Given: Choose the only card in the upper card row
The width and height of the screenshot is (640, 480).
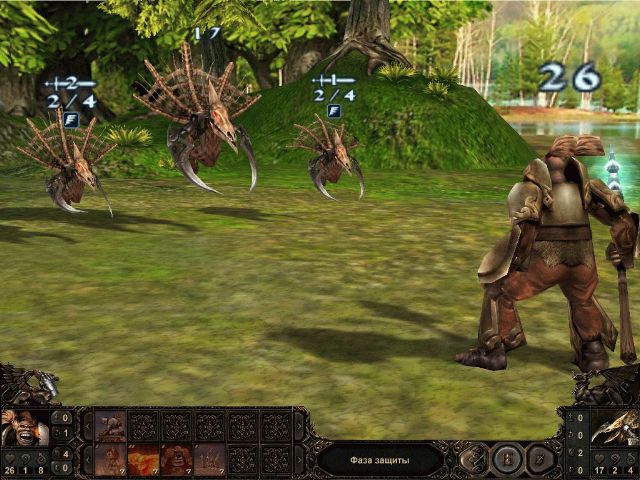Looking at the screenshot, I should [x=110, y=425].
